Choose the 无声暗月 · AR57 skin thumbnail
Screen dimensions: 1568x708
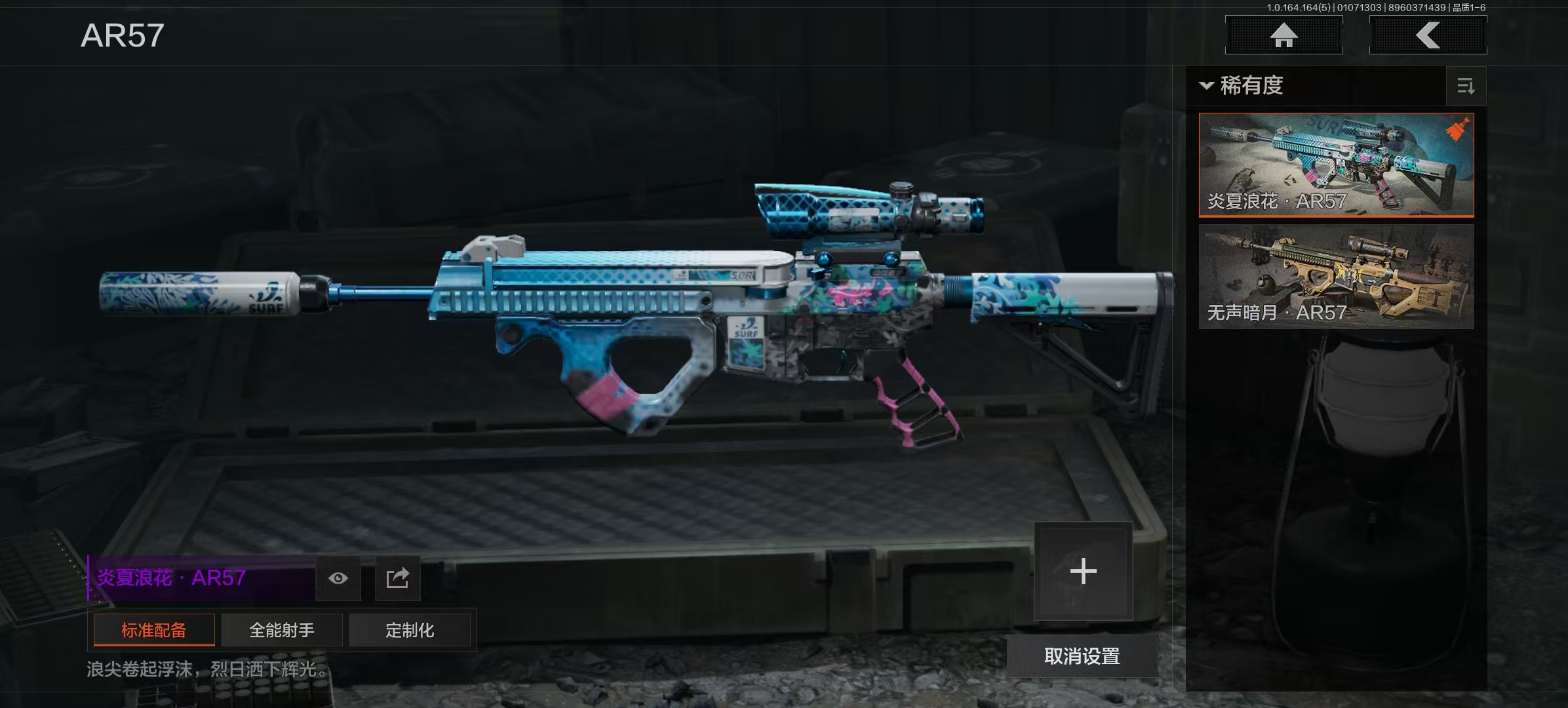(1336, 276)
